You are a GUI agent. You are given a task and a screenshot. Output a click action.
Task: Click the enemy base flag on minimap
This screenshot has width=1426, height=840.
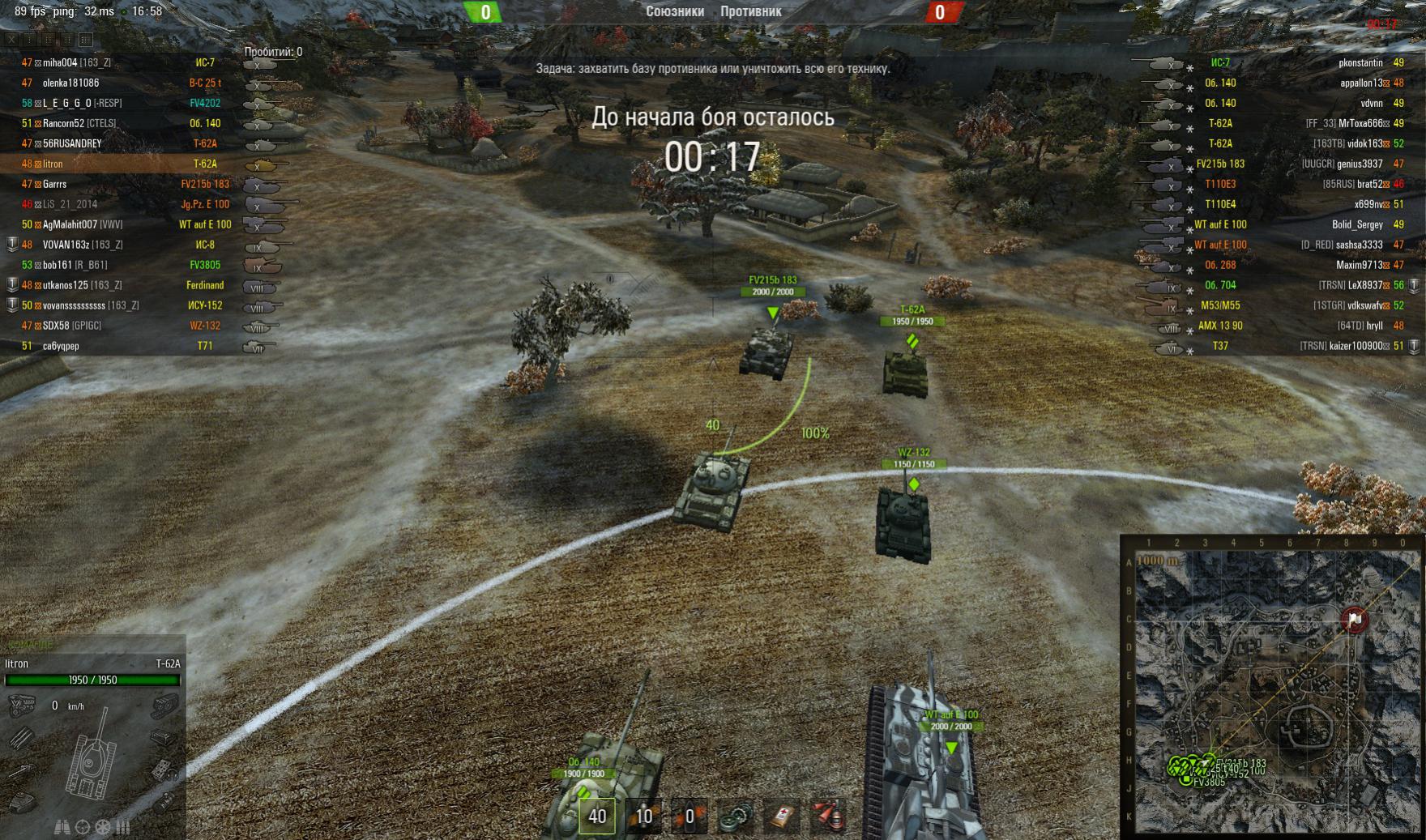tap(1355, 620)
